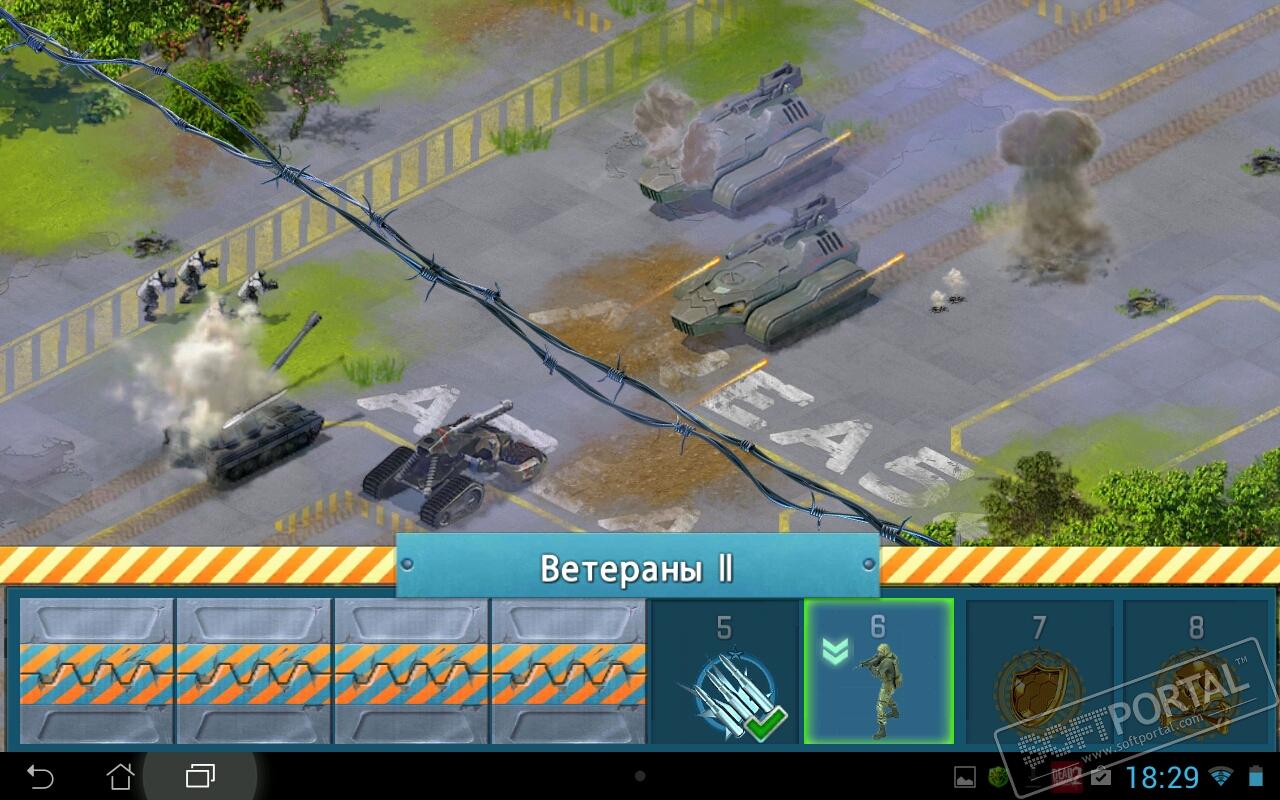Go to the Android home screen
Image resolution: width=1280 pixels, height=800 pixels.
click(x=120, y=775)
